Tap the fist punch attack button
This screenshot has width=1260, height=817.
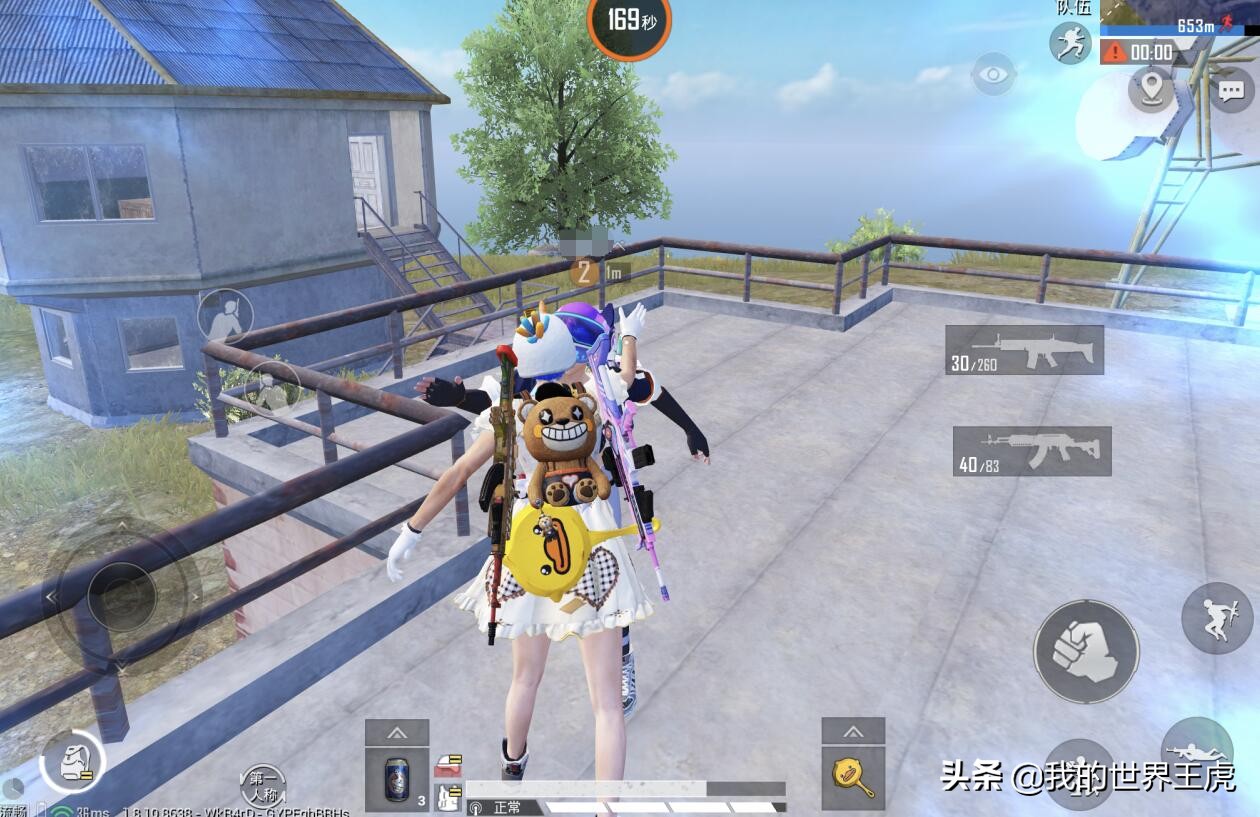[x=1085, y=651]
